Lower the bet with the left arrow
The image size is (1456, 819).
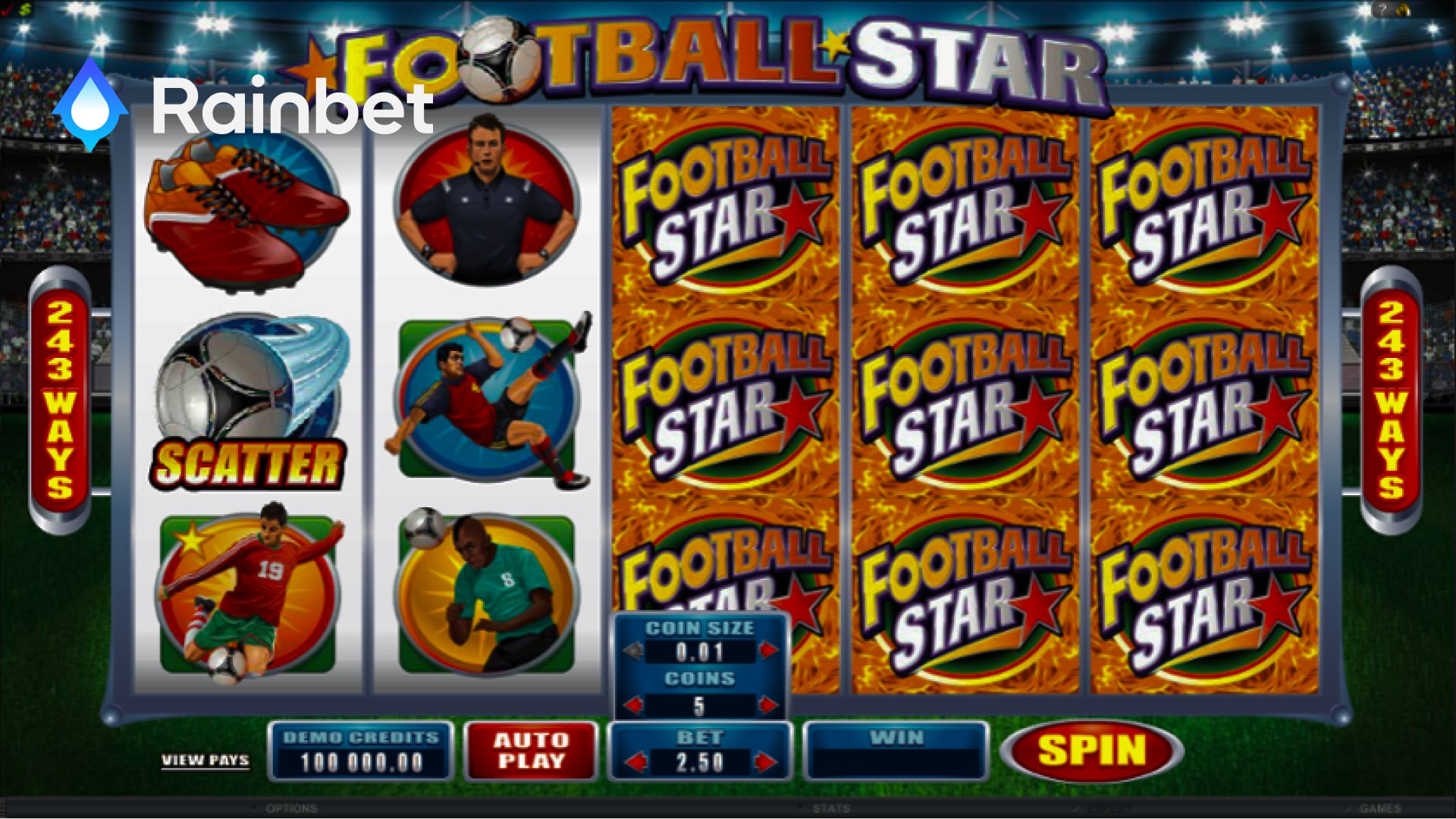637,762
